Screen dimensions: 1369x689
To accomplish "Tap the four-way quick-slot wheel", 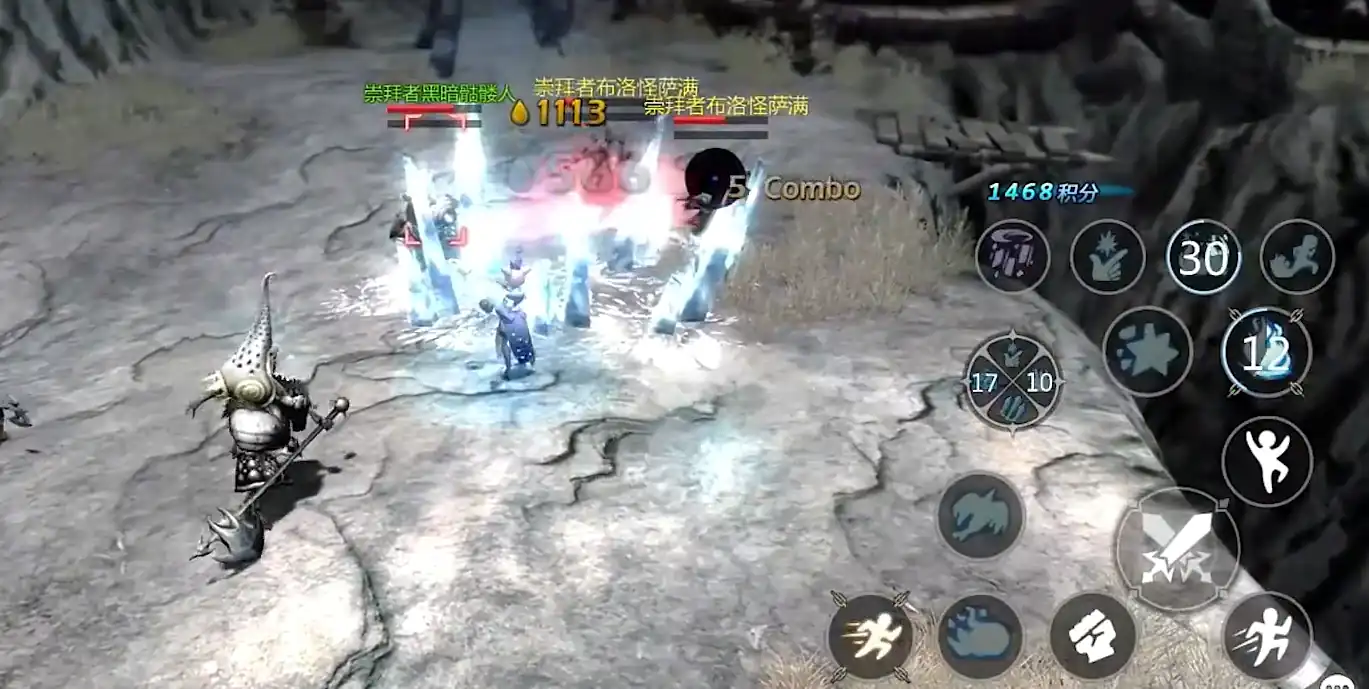I will coord(1013,381).
